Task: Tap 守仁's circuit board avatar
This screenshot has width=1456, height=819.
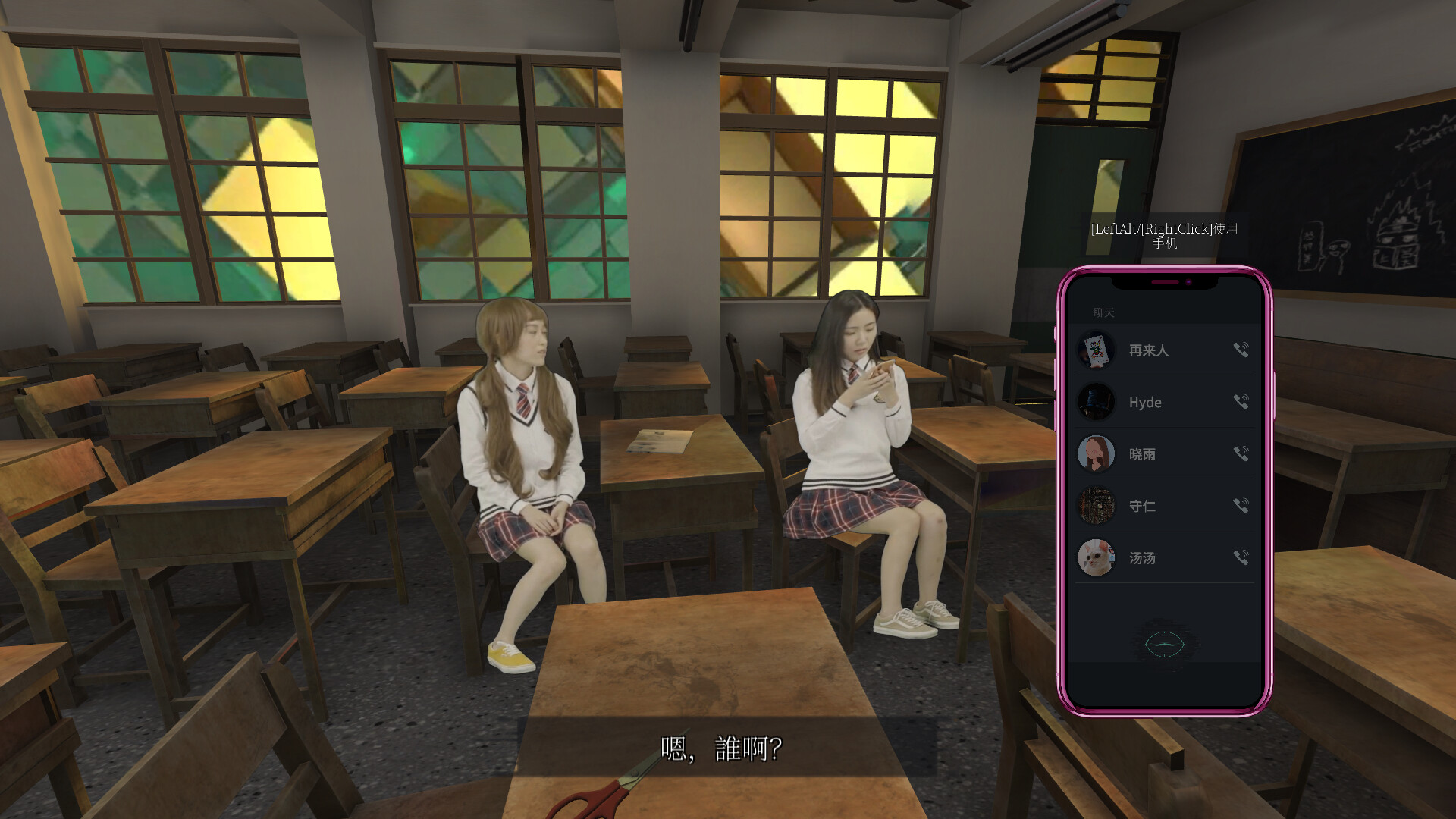Action: tap(1097, 506)
